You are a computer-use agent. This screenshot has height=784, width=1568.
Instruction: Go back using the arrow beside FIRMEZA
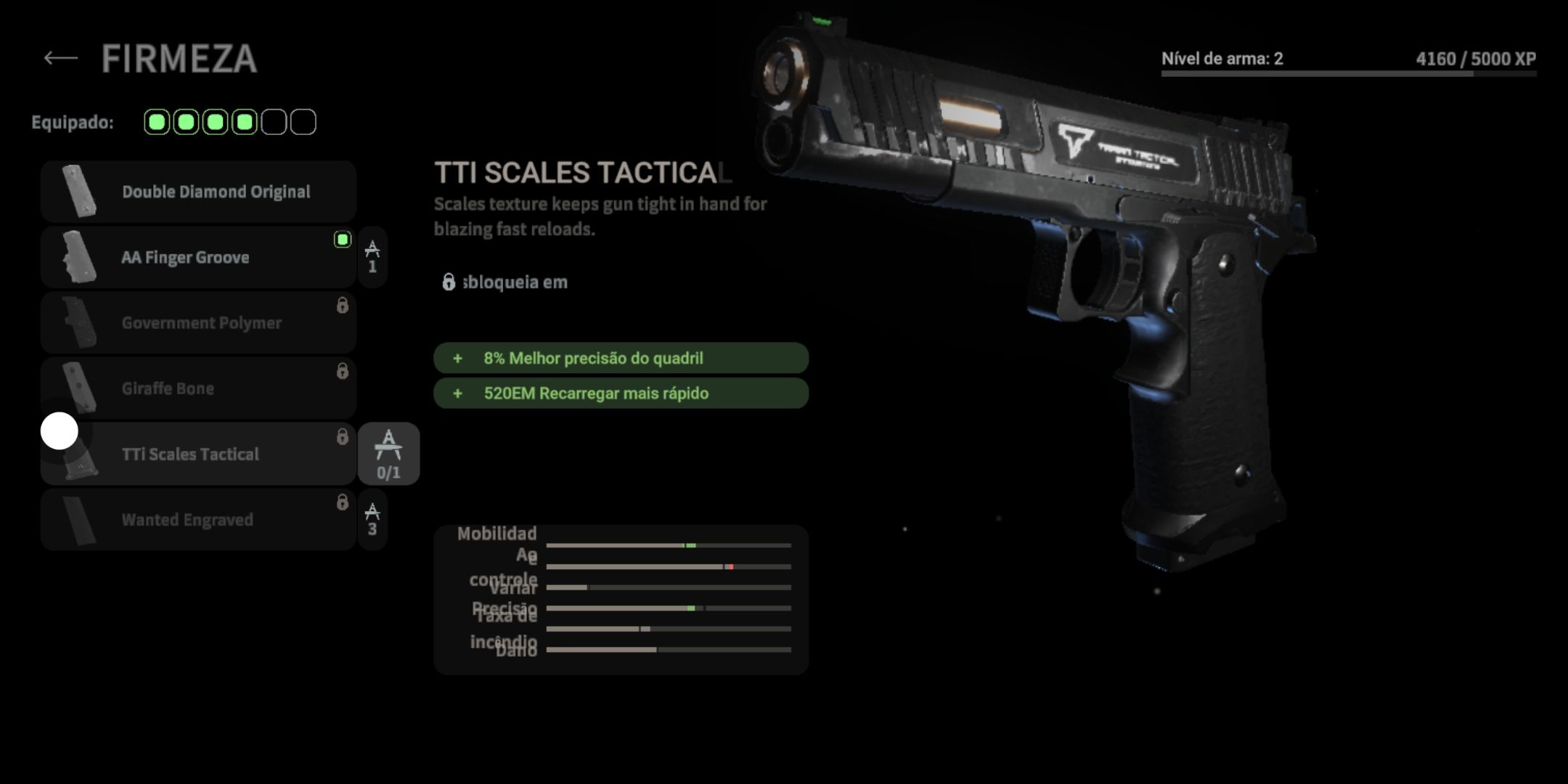pyautogui.click(x=60, y=58)
